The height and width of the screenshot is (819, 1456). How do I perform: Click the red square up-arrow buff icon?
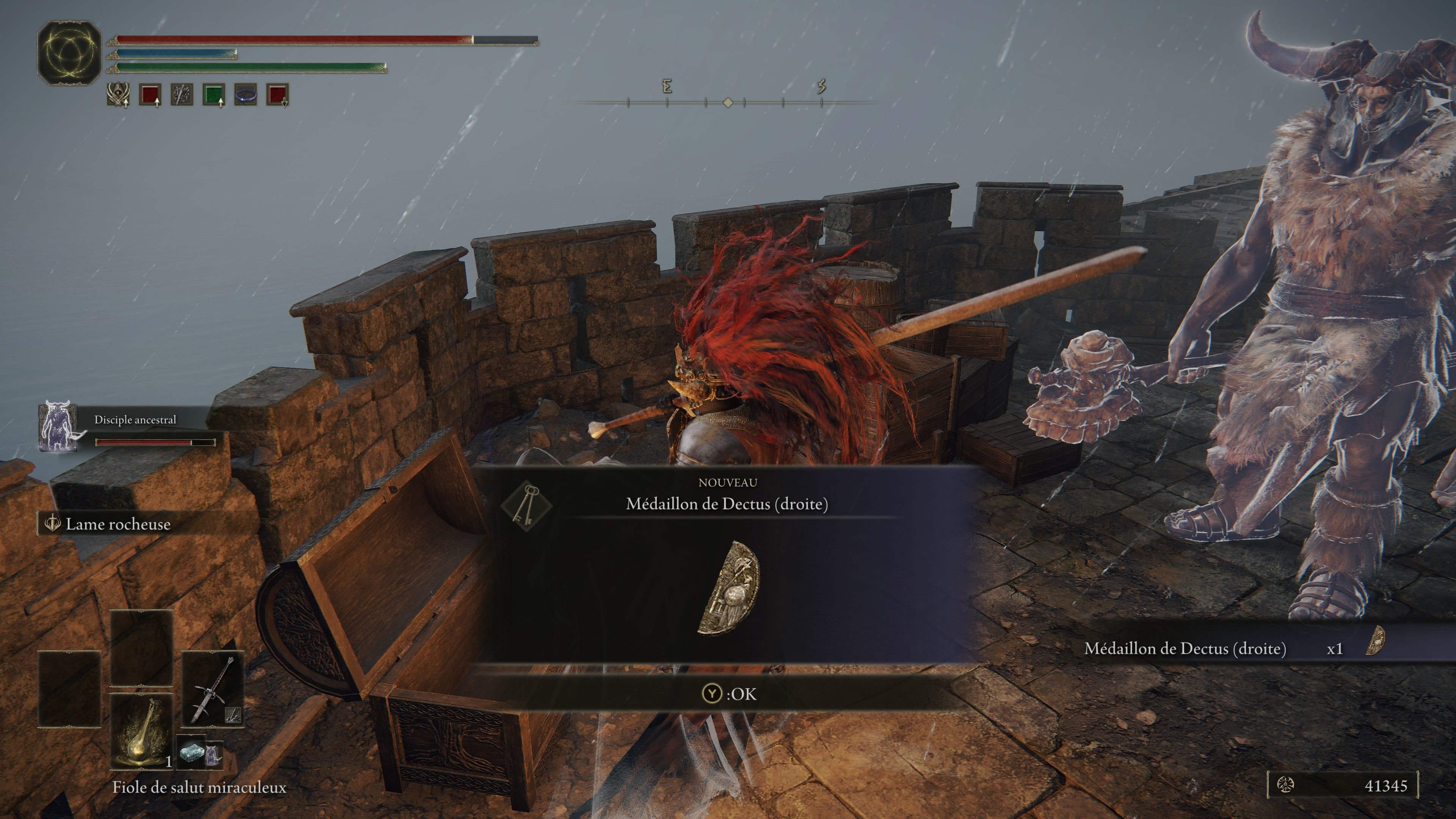(x=151, y=94)
